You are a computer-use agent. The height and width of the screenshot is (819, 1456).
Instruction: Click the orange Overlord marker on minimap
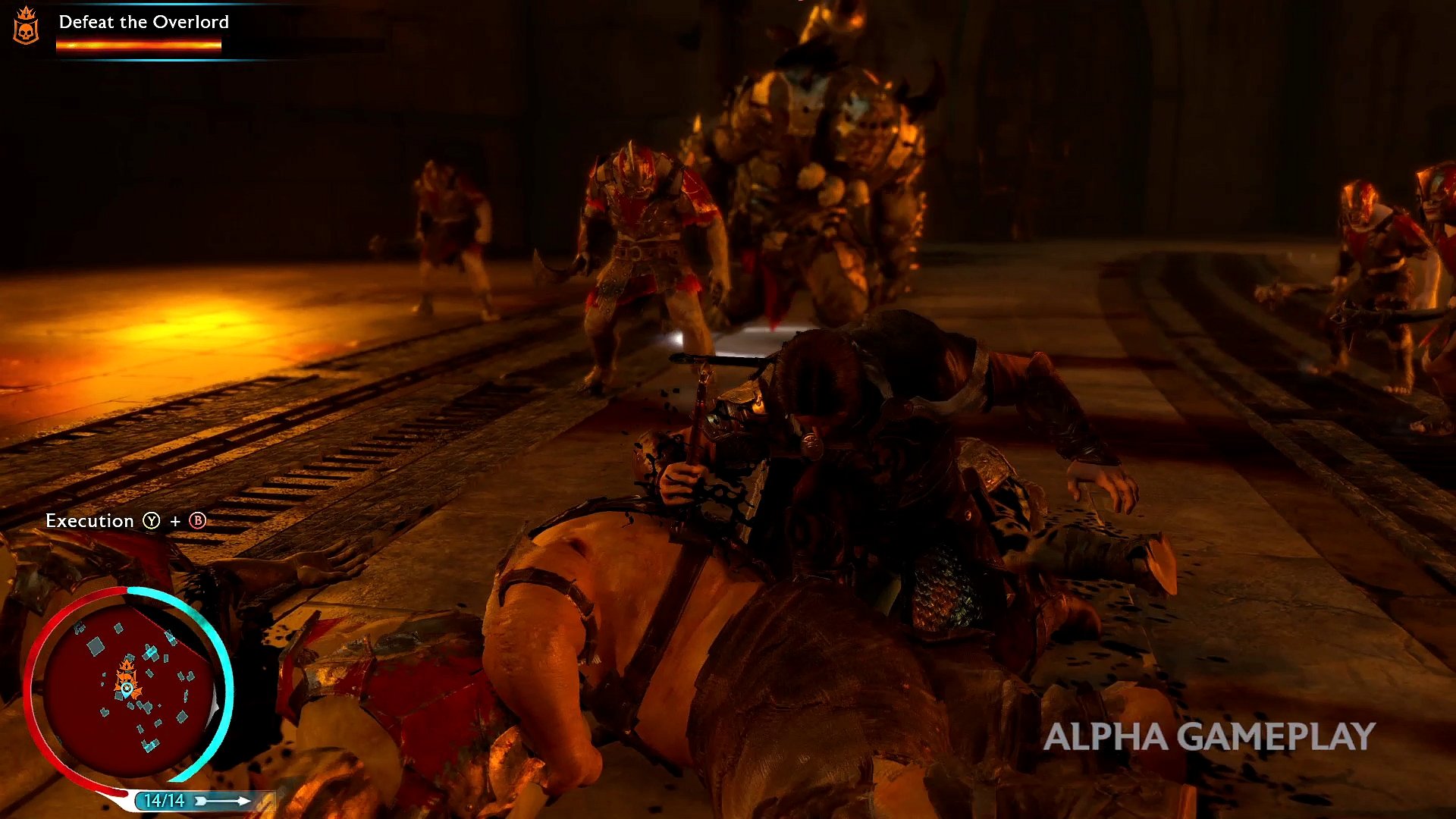(x=127, y=671)
